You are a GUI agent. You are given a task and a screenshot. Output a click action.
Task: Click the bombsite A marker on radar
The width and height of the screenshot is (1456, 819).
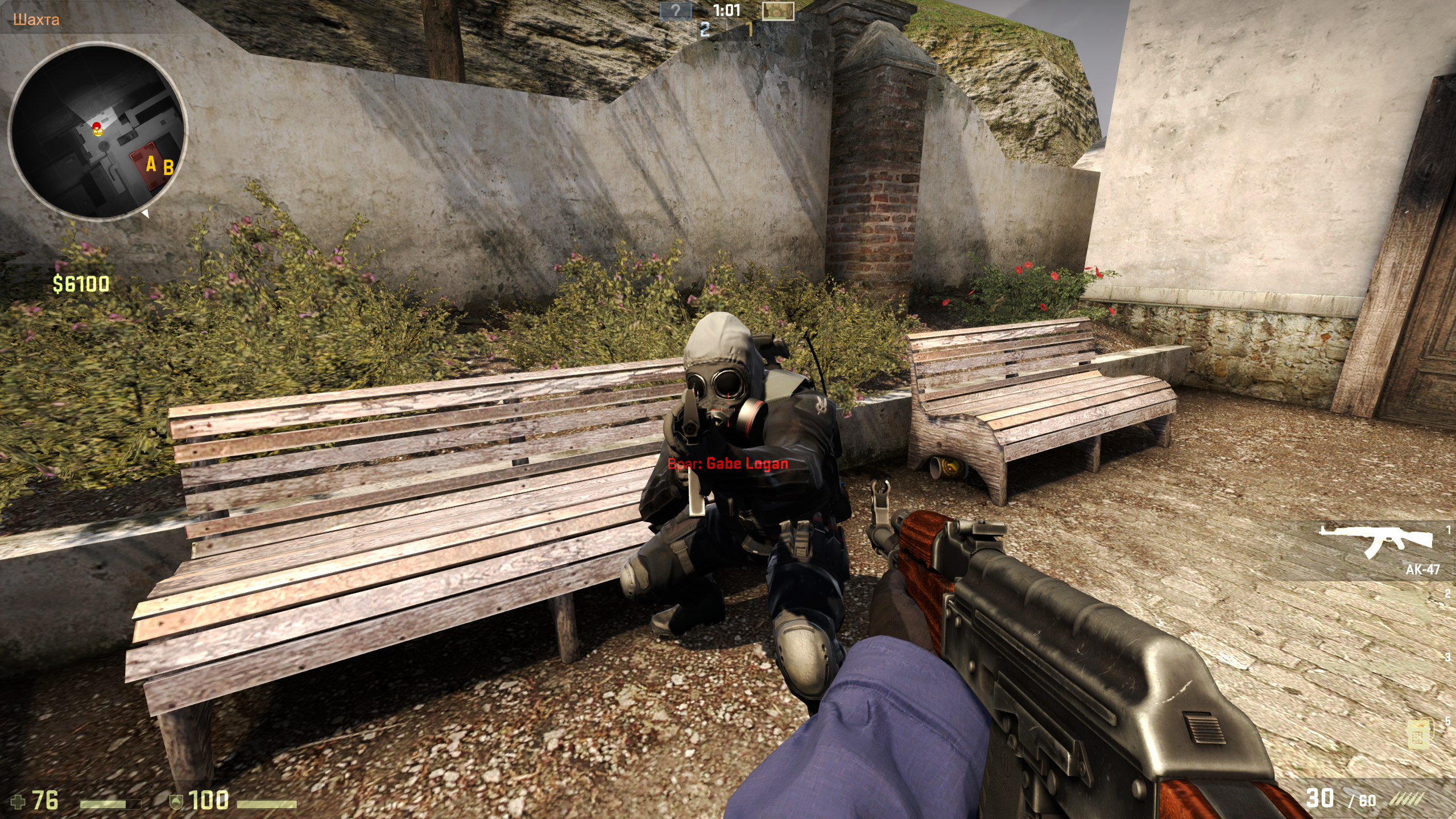151,164
